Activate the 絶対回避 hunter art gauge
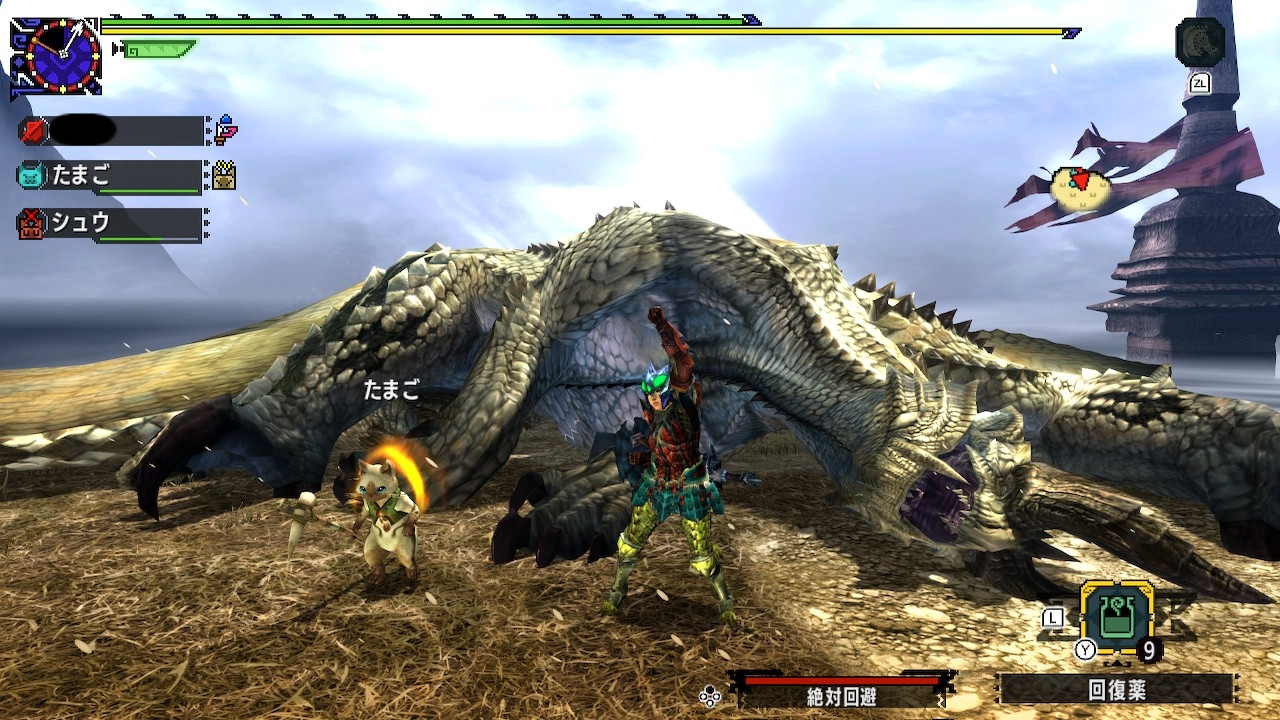1280x720 pixels. point(843,689)
